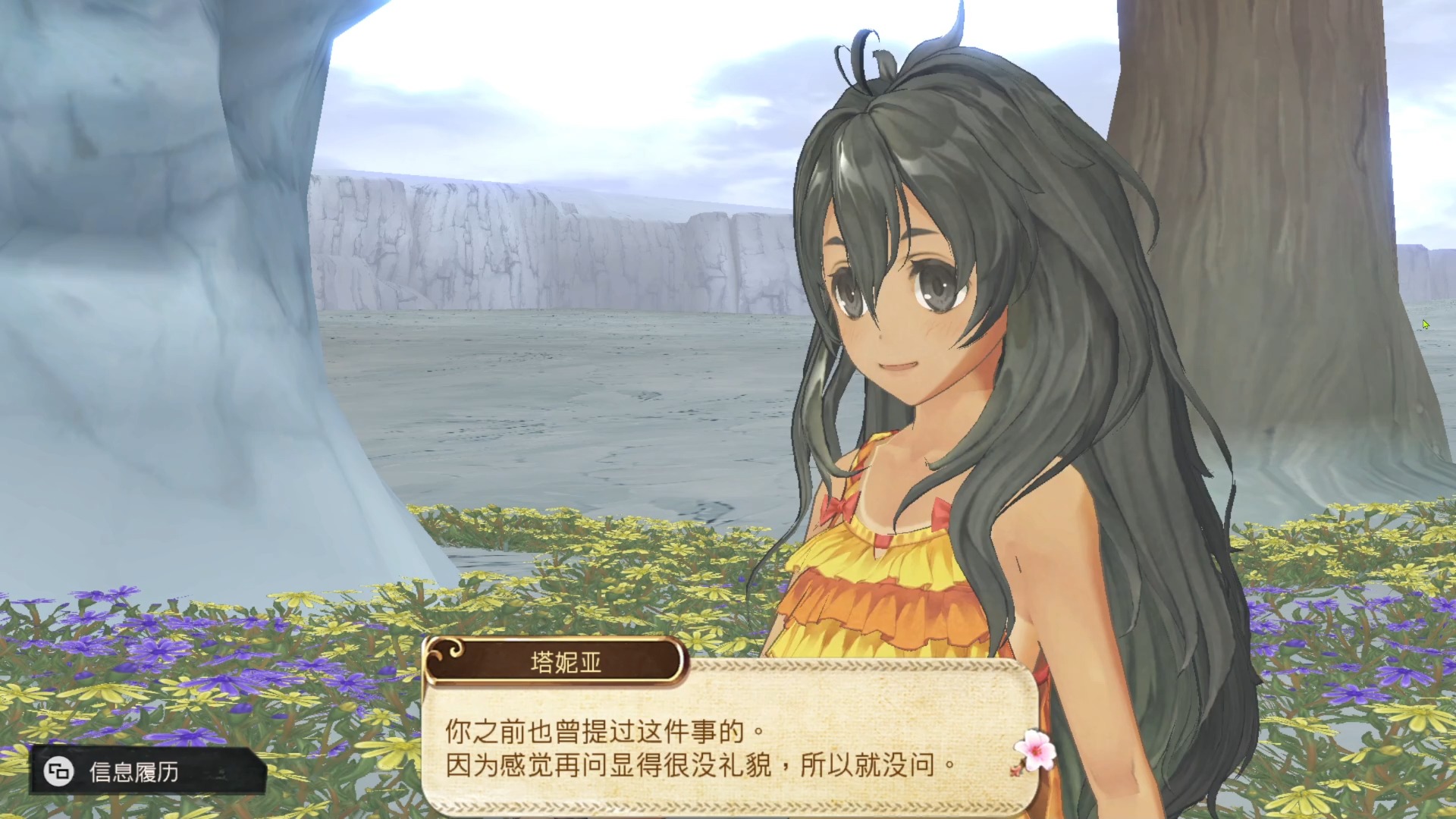Open the 信息履历 message log
The height and width of the screenshot is (819, 1456).
pos(133,772)
